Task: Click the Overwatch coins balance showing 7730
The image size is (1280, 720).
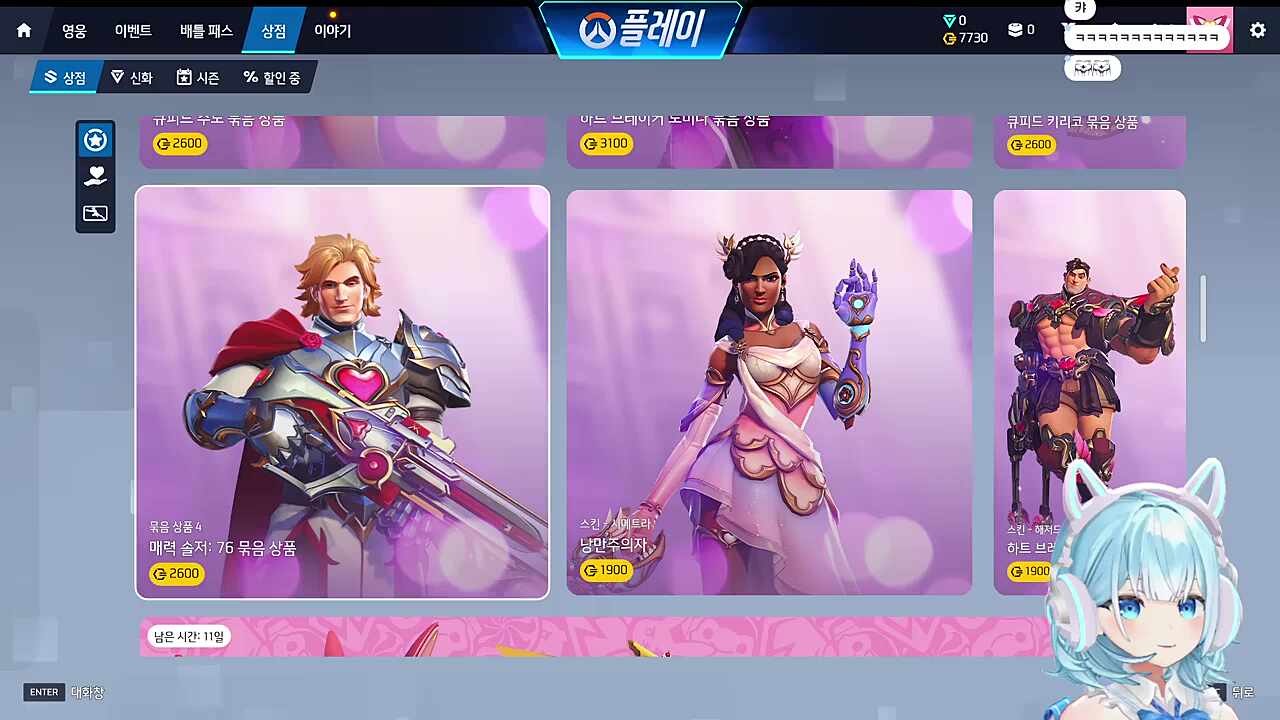Action: [x=964, y=38]
